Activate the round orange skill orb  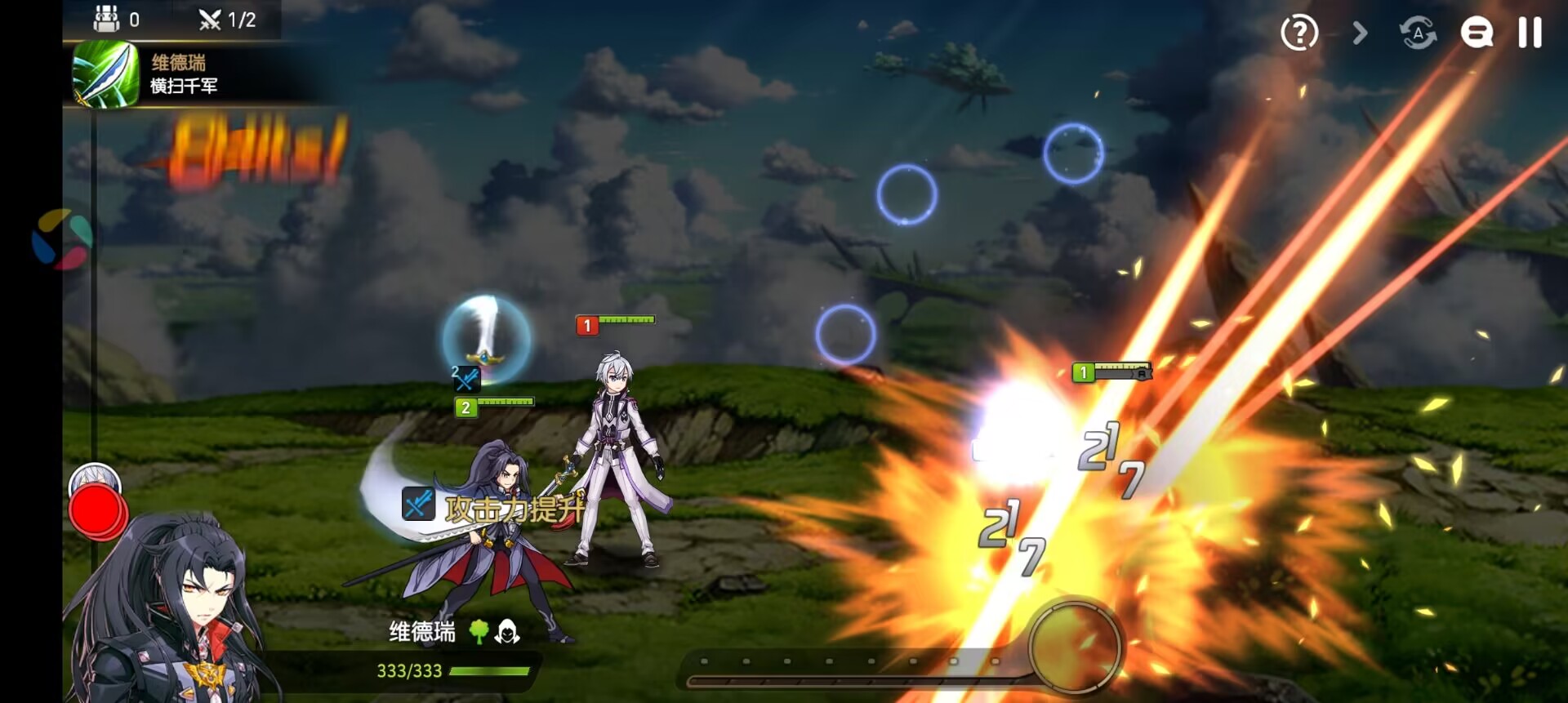click(x=1075, y=647)
